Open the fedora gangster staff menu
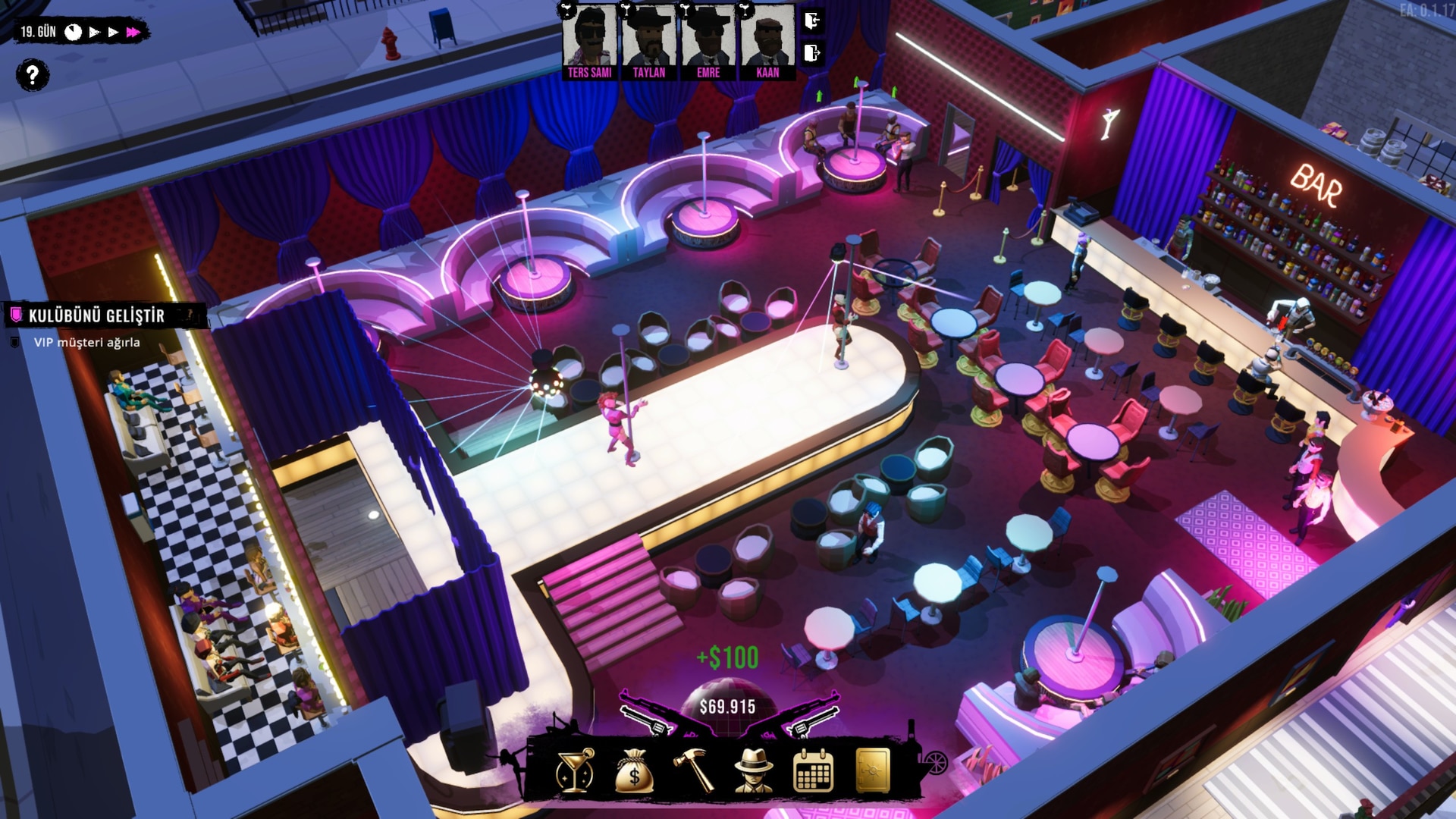Screen dimensions: 1456x819 754,772
